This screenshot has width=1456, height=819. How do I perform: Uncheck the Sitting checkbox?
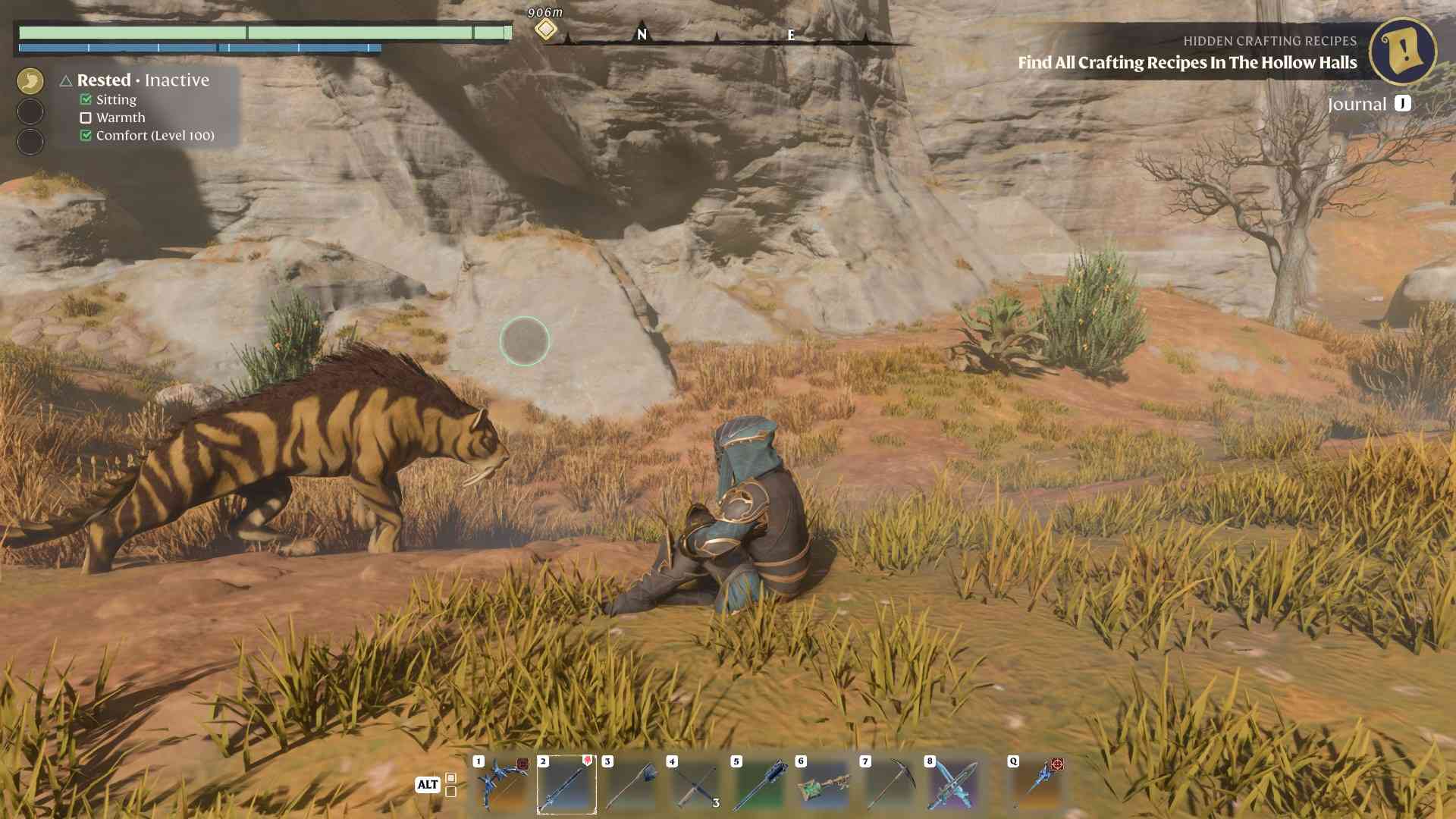tap(84, 99)
